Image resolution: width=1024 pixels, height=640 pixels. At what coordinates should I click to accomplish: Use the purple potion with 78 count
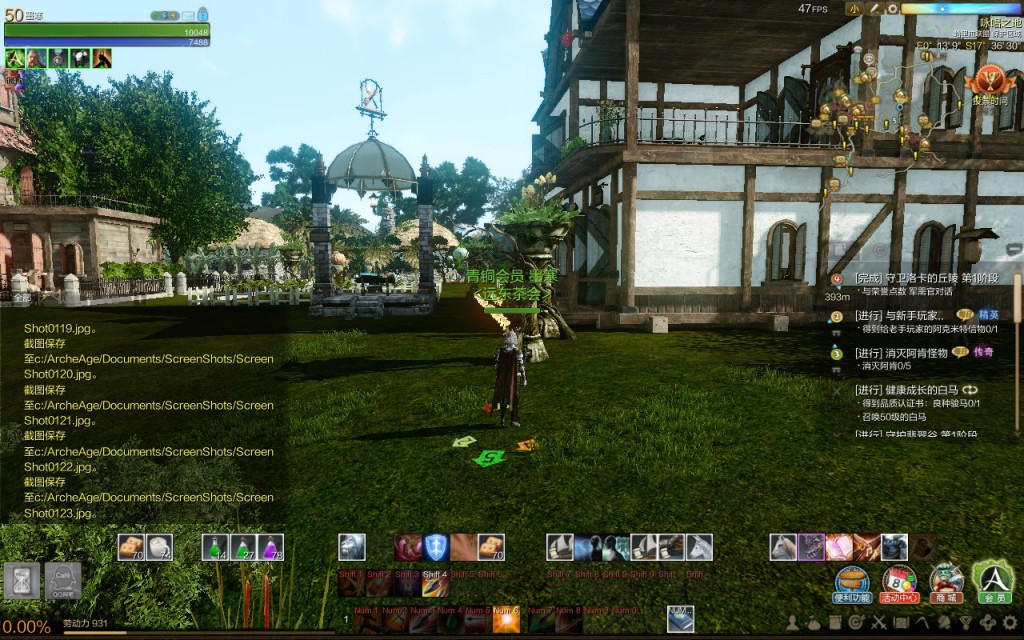[x=270, y=547]
